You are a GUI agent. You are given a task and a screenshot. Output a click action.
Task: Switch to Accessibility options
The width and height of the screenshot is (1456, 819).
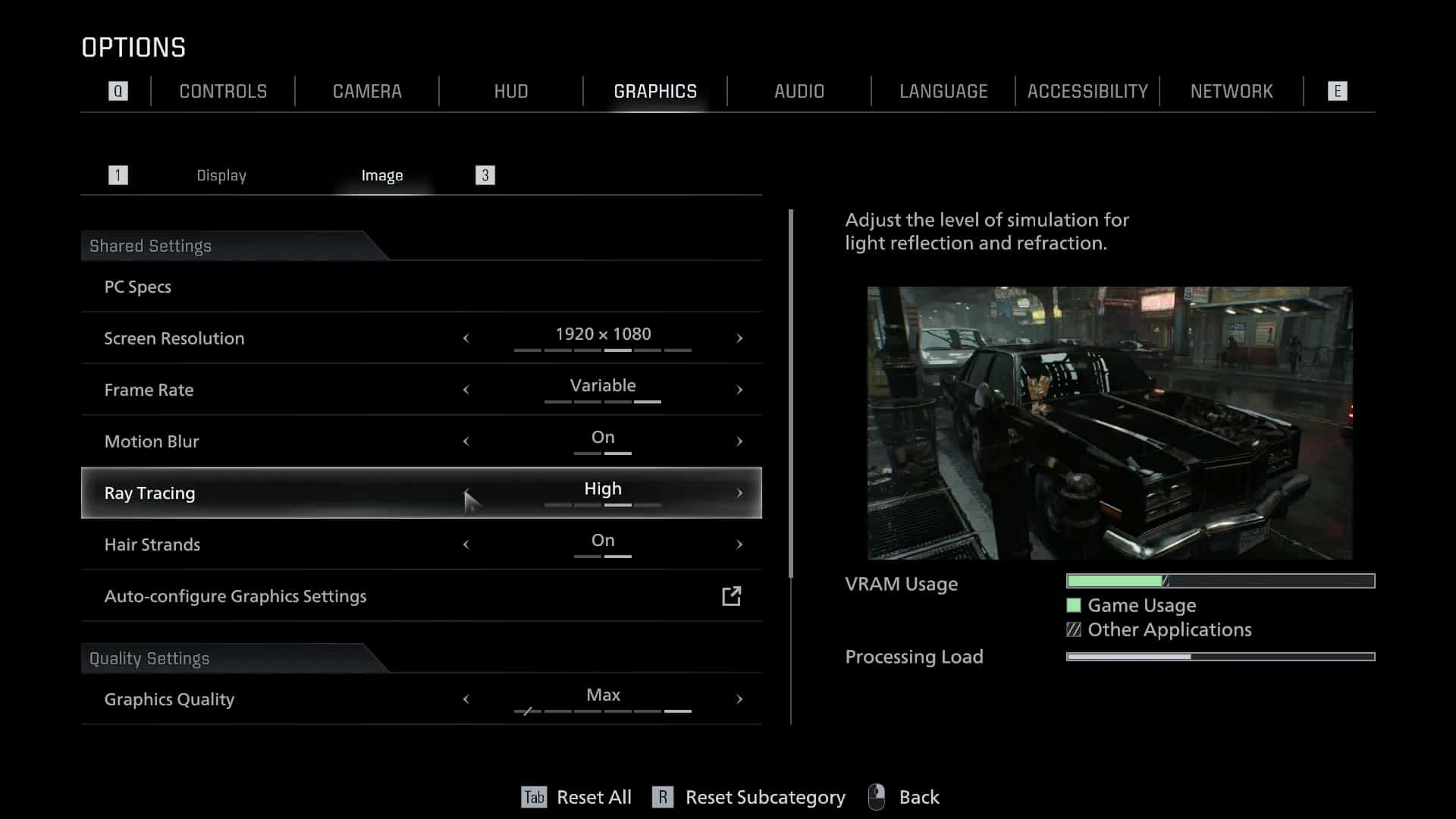point(1087,92)
